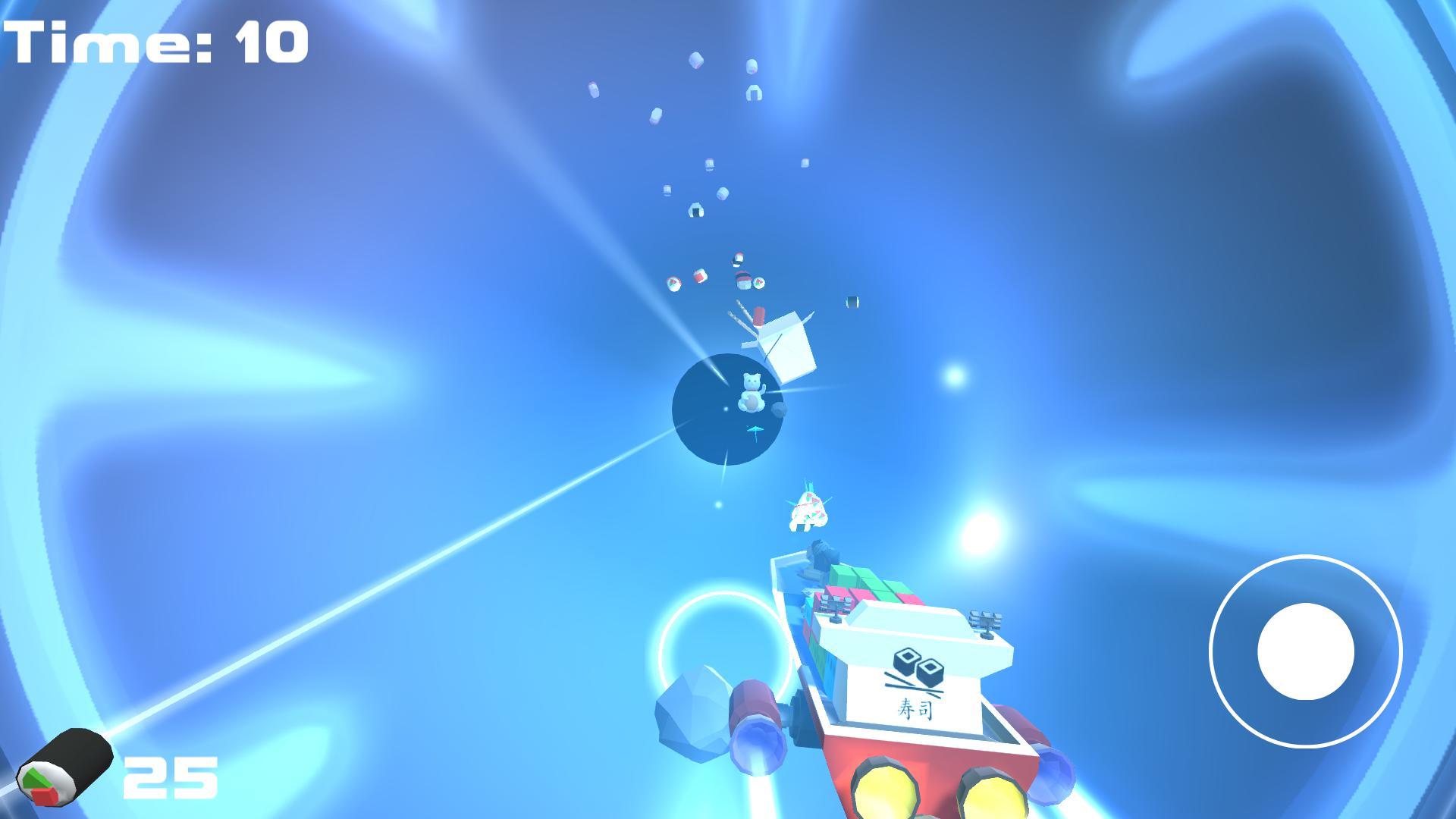Select the watermelon sushi piece at upper left cluster
Image resolution: width=1456 pixels, height=819 pixels.
673,281
